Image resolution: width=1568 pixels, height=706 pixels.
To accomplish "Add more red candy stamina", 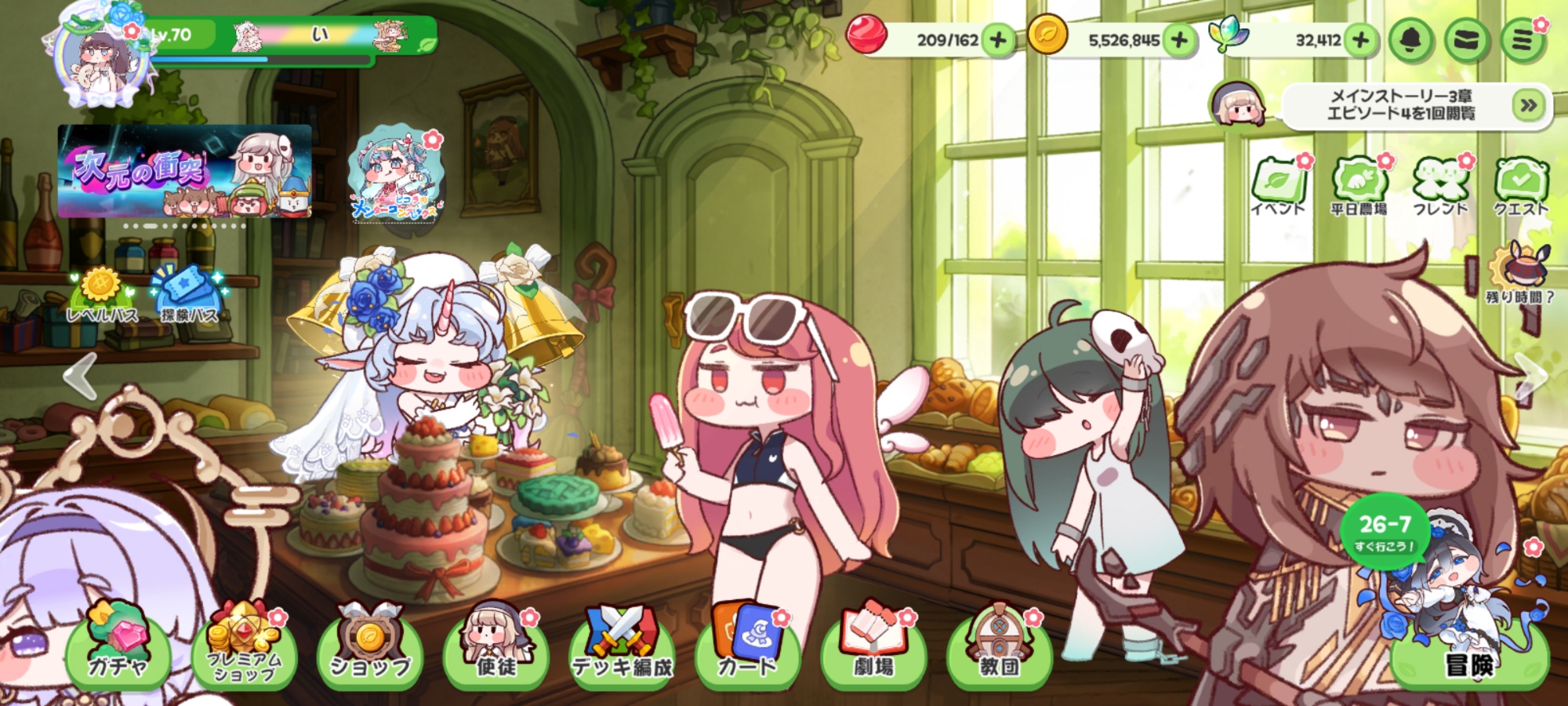I will pyautogui.click(x=998, y=40).
